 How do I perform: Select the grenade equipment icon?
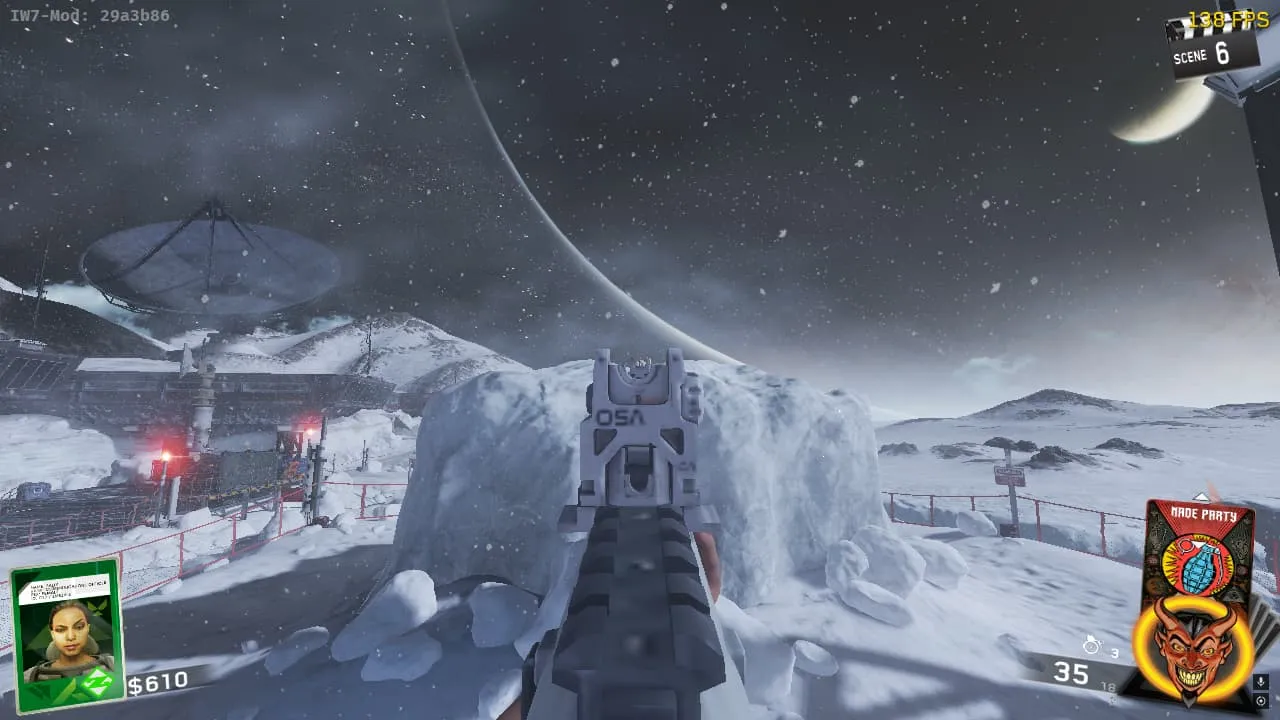click(1093, 645)
